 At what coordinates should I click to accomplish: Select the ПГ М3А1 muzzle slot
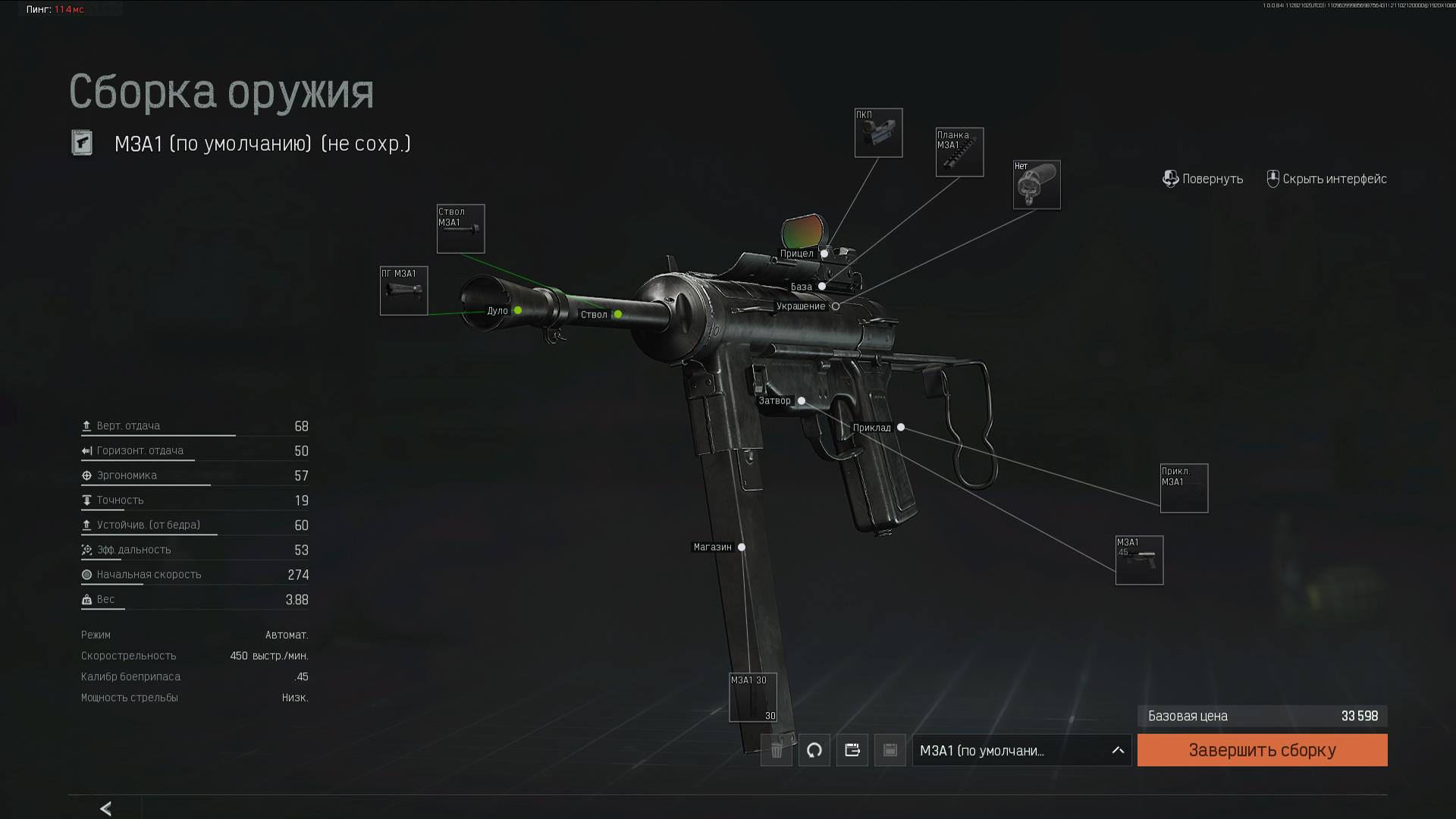pos(403,290)
